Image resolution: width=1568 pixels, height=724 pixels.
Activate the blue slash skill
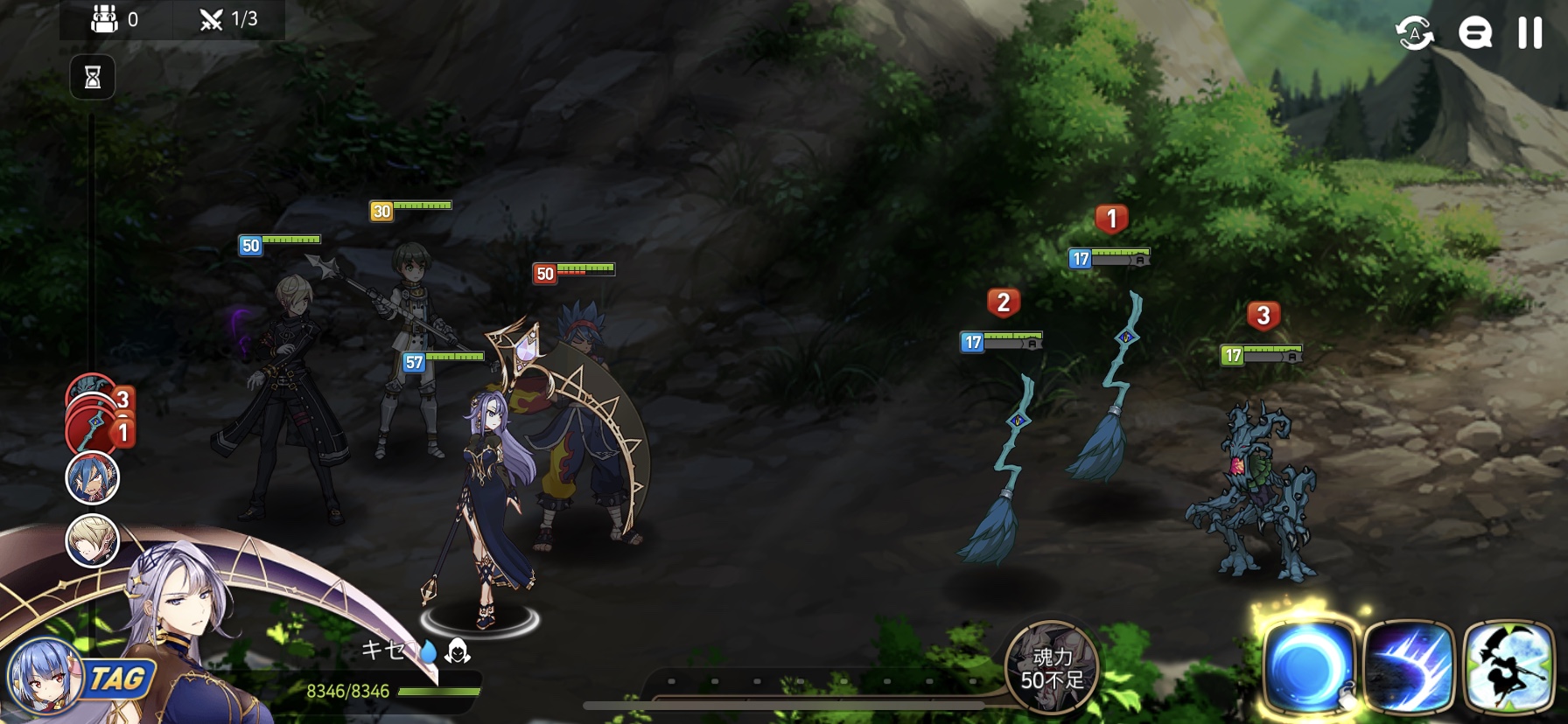tap(1408, 667)
